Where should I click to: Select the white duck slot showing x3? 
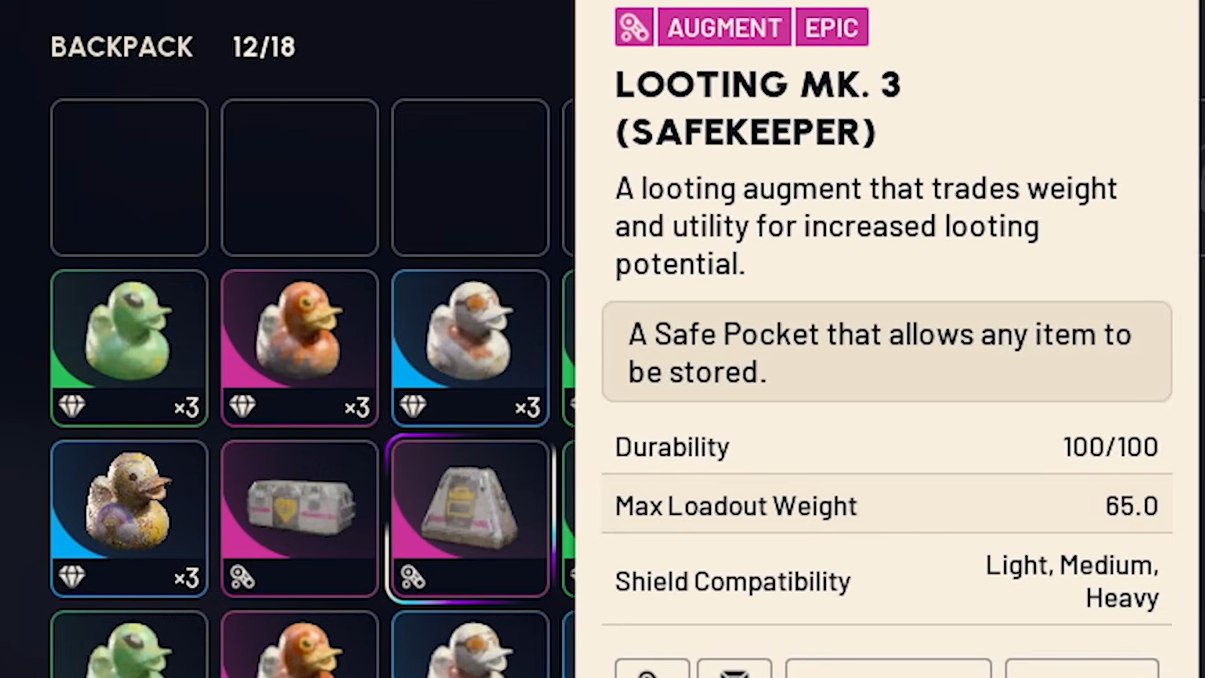[470, 347]
